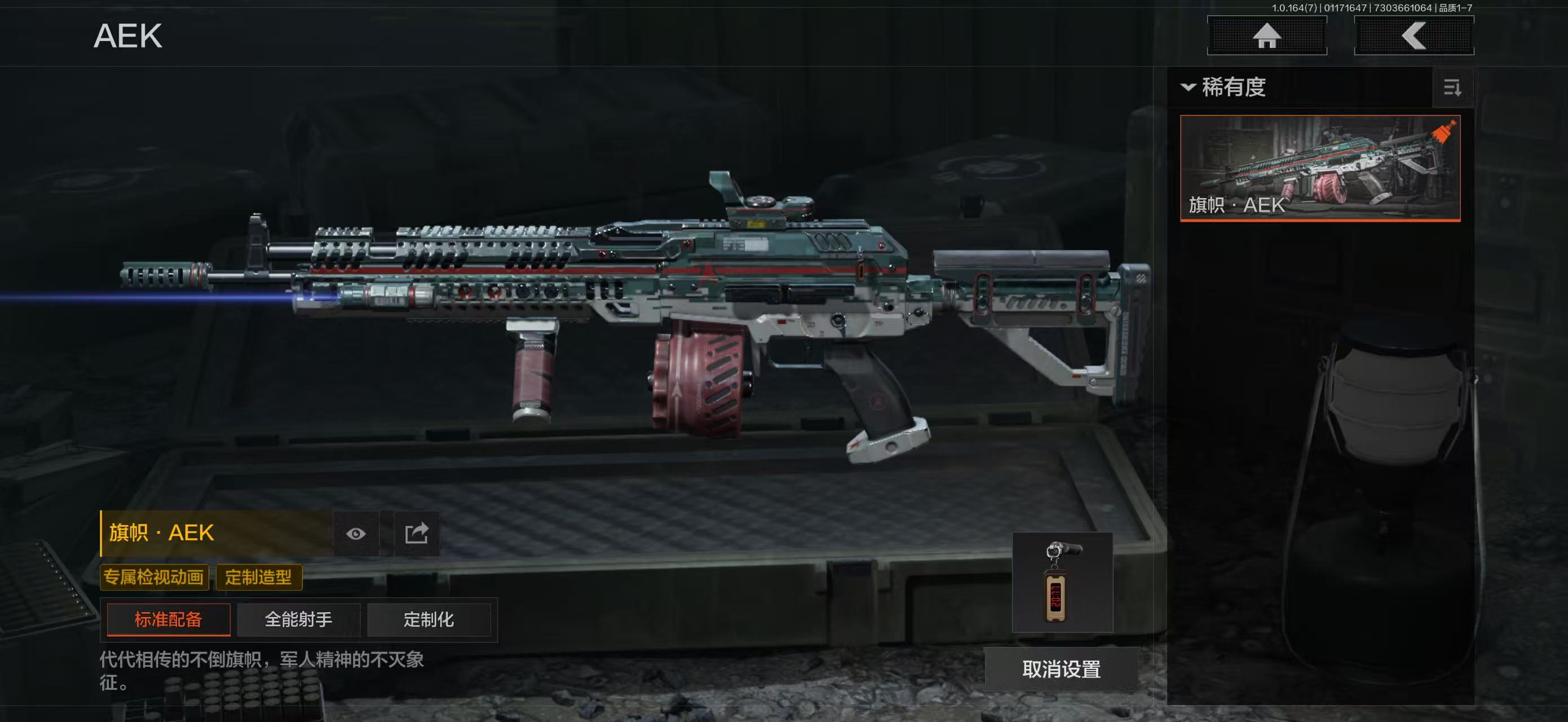
Task: Switch to the 全能射手 tab
Action: pyautogui.click(x=298, y=620)
